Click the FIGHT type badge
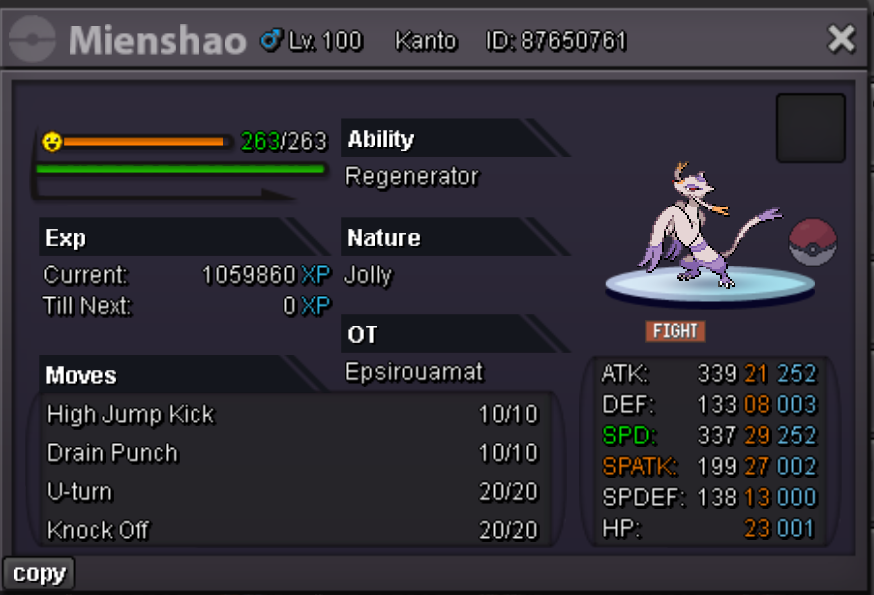 click(675, 331)
